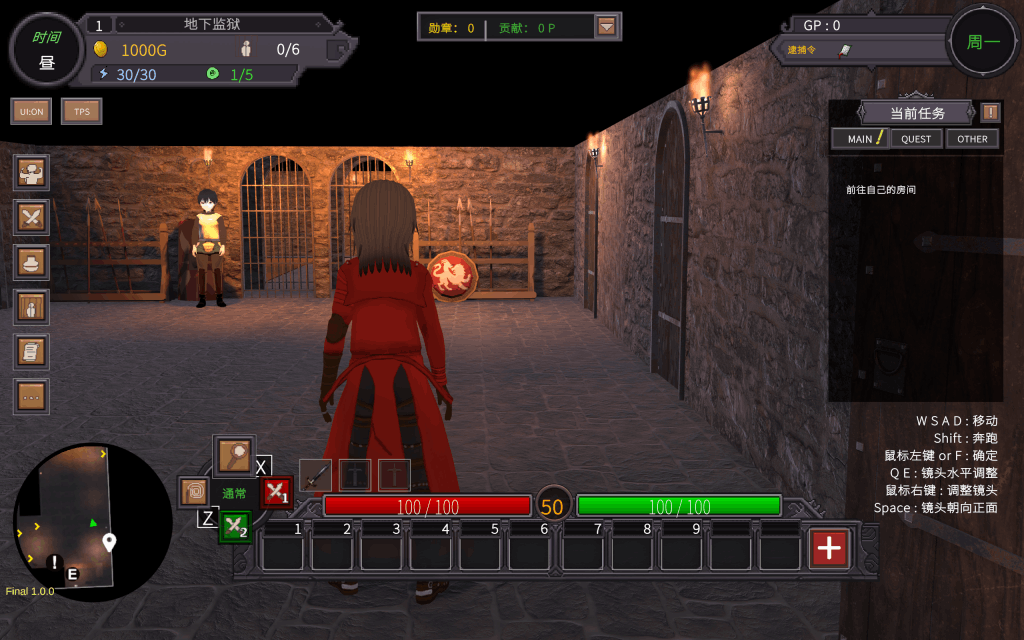
Task: Open the paper scroll menu icon
Action: click(x=32, y=352)
